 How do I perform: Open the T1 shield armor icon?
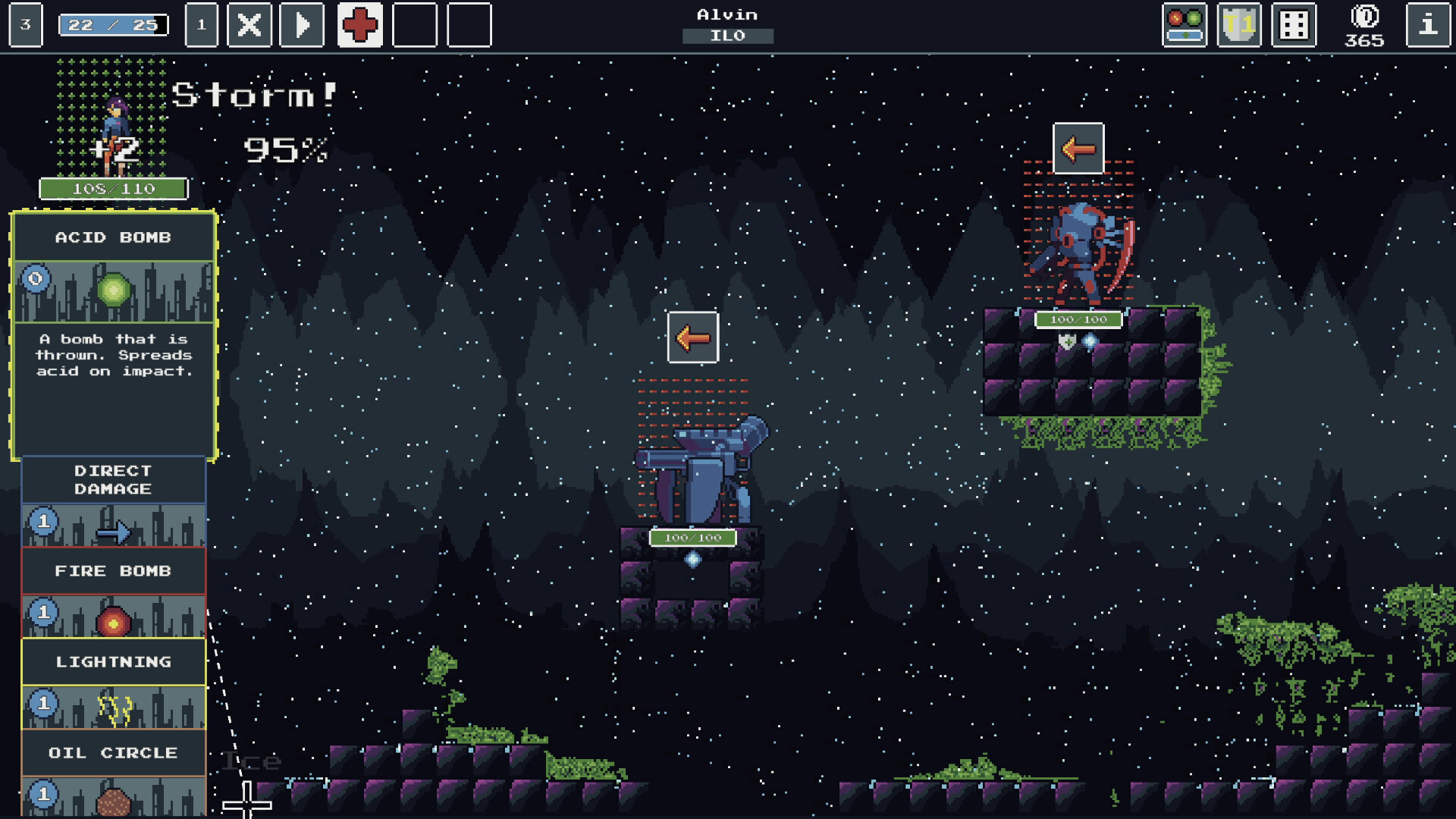1238,24
